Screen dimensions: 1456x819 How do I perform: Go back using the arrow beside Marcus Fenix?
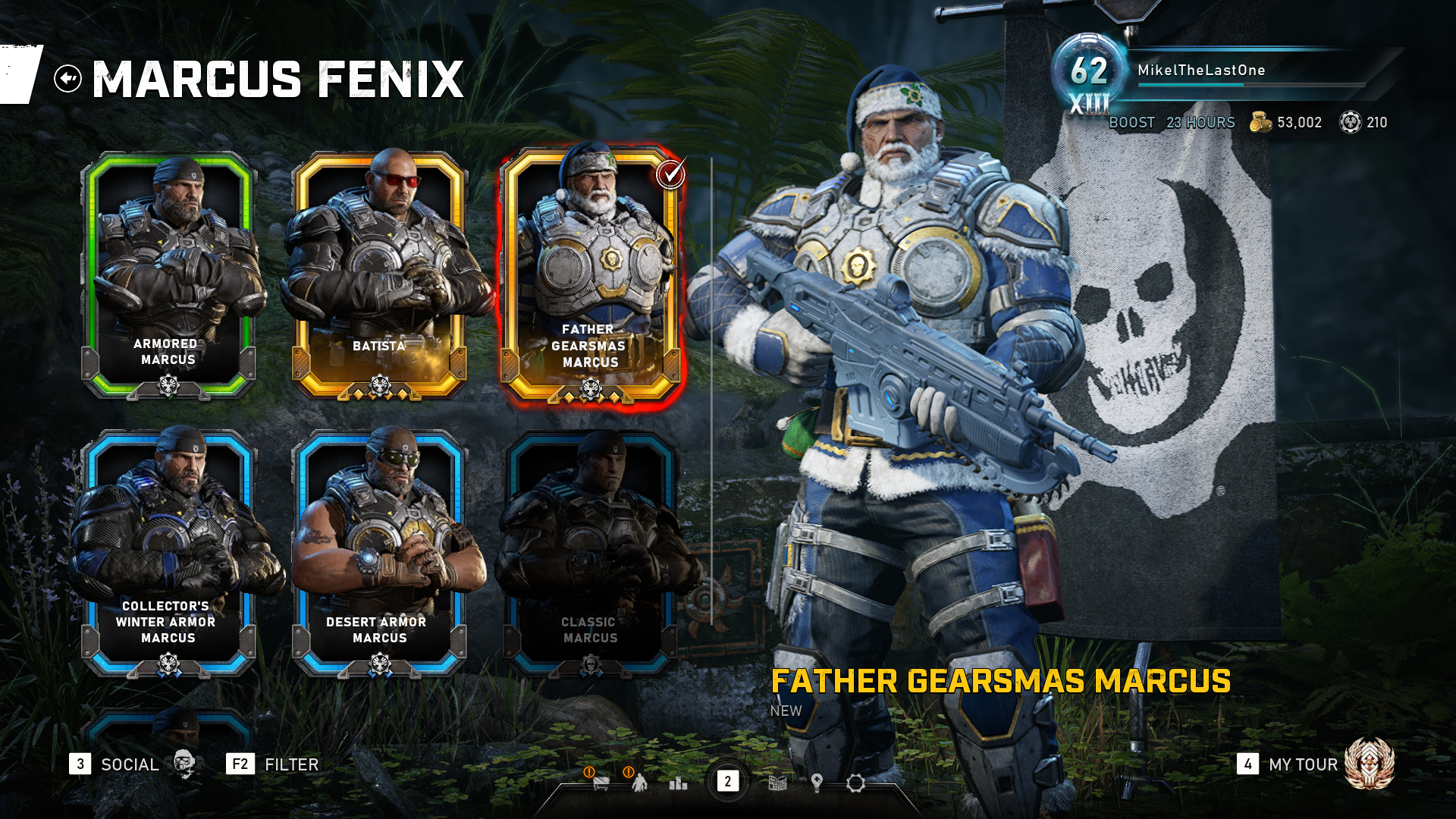(67, 78)
